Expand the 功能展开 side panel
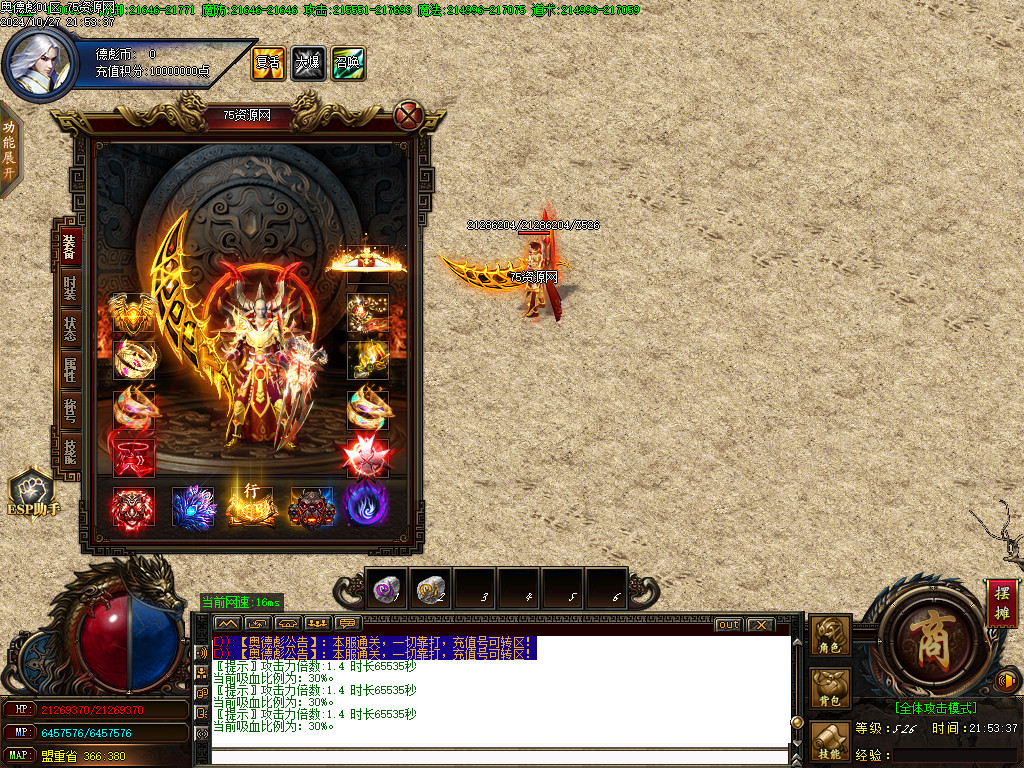 click(9, 150)
